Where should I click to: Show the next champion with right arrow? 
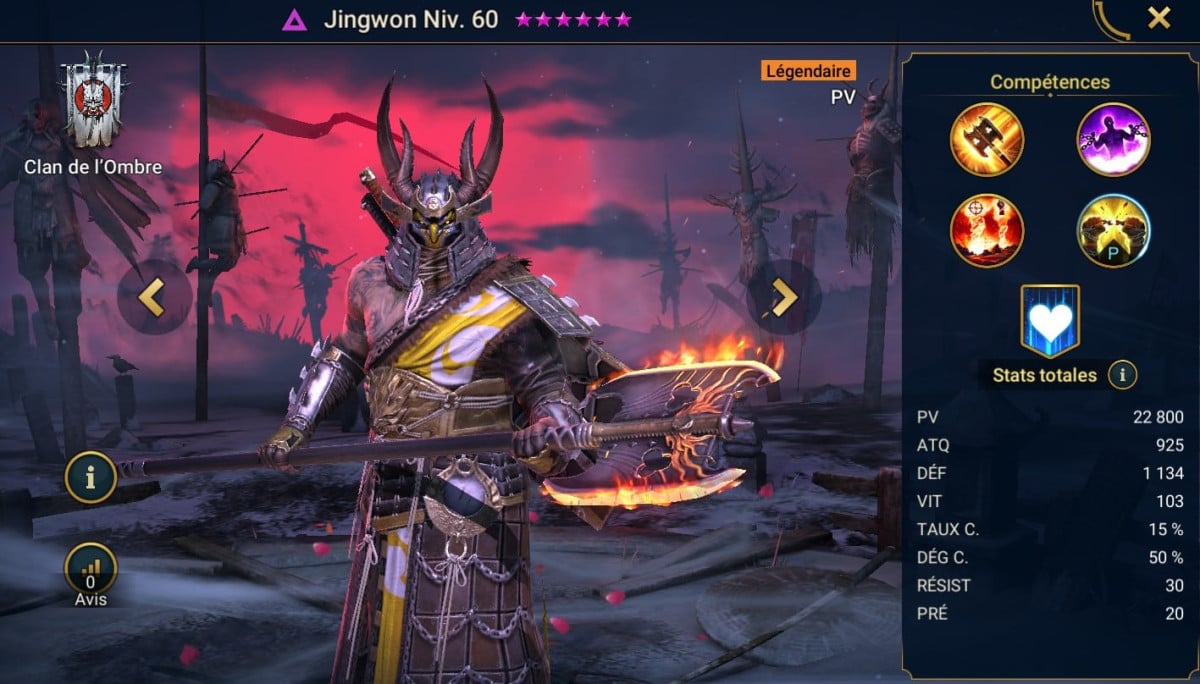click(783, 297)
